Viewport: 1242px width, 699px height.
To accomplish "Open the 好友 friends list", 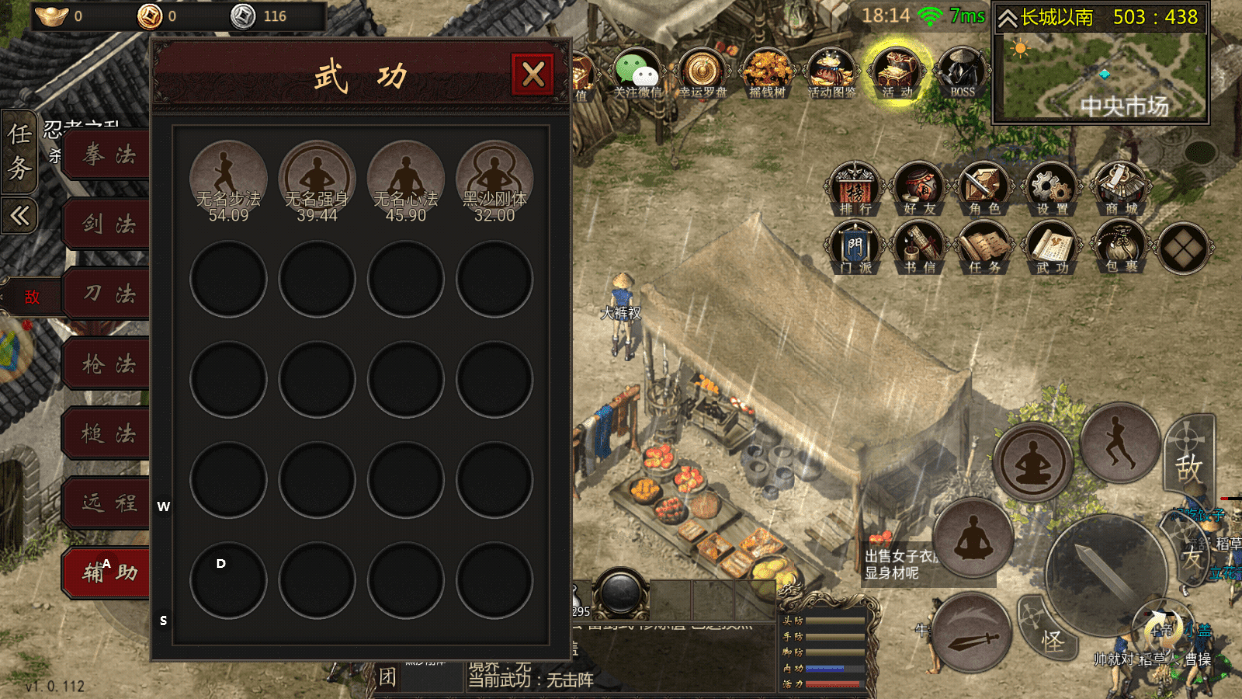I will click(919, 187).
